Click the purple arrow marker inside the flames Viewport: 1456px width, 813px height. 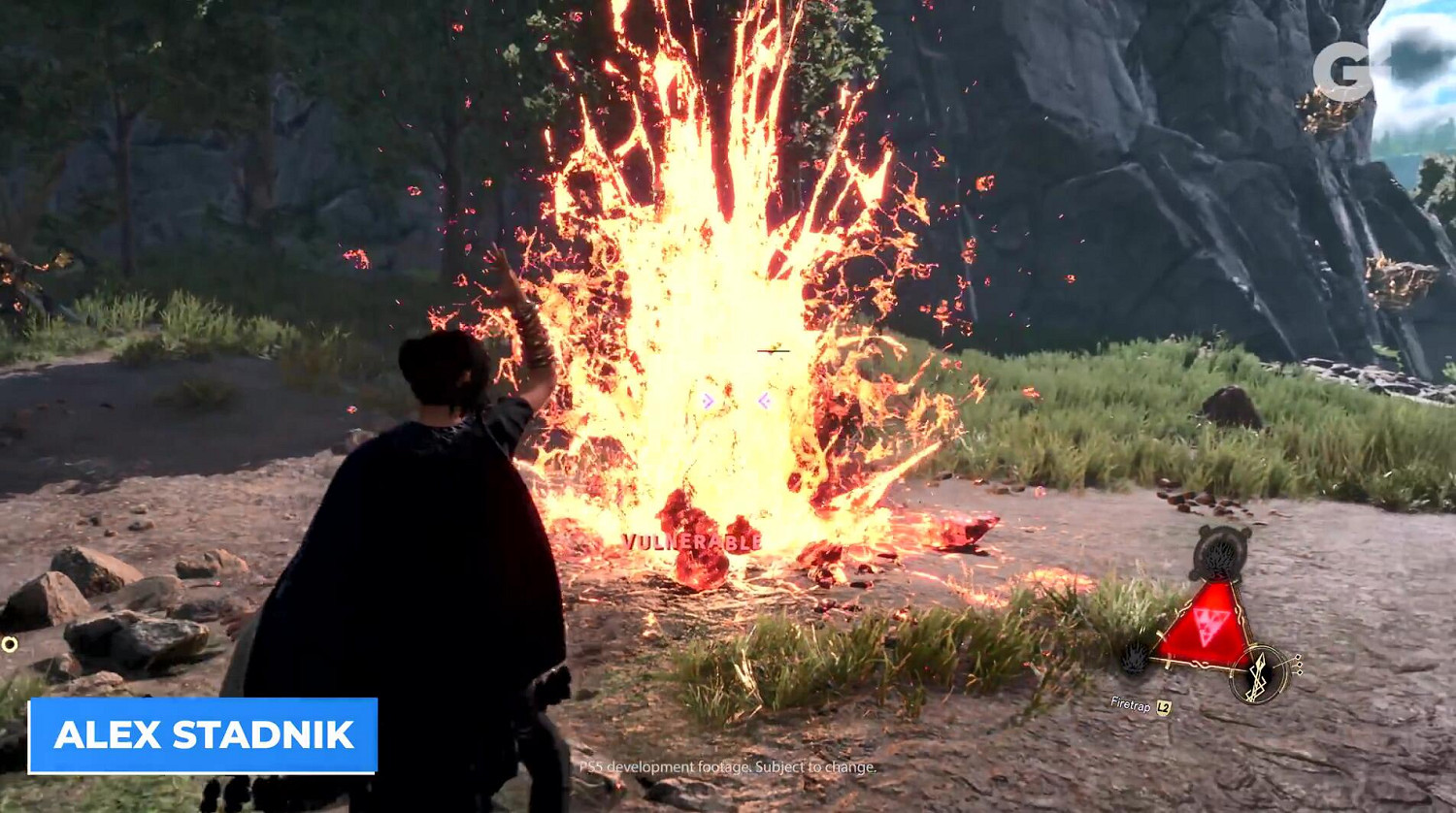708,398
